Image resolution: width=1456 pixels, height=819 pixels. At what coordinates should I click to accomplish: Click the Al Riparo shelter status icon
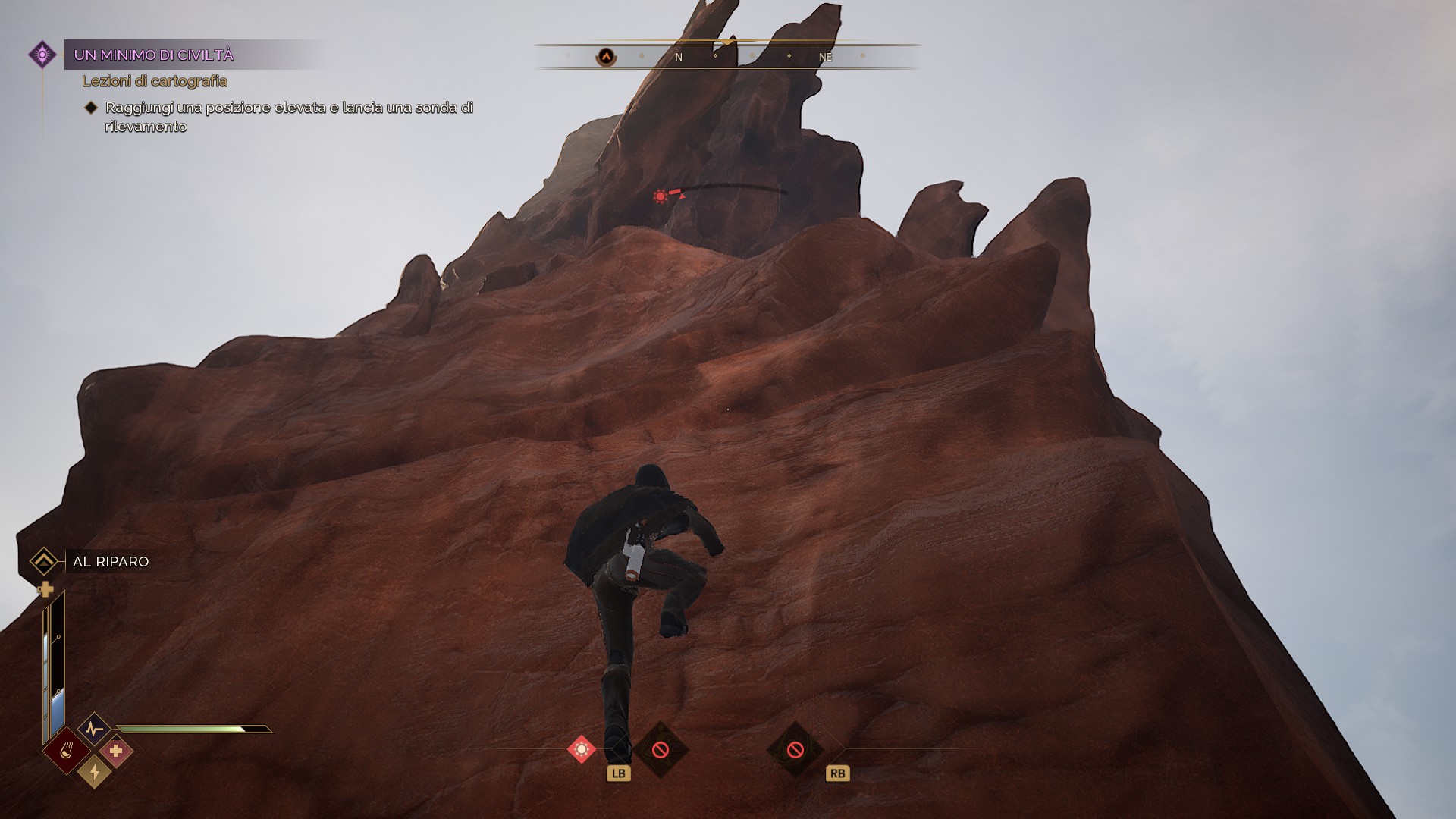pos(44,562)
